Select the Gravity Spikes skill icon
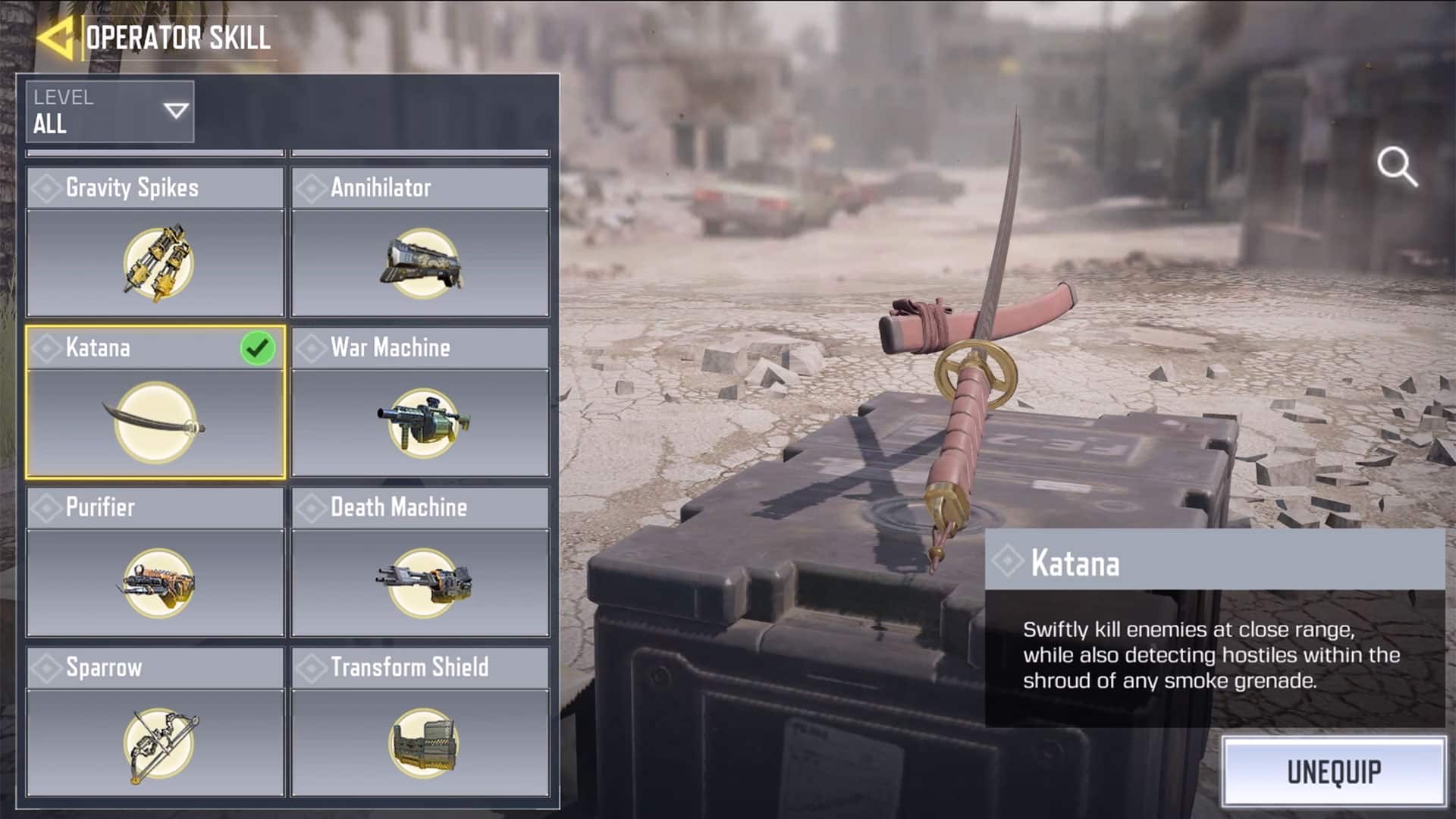 tap(155, 262)
